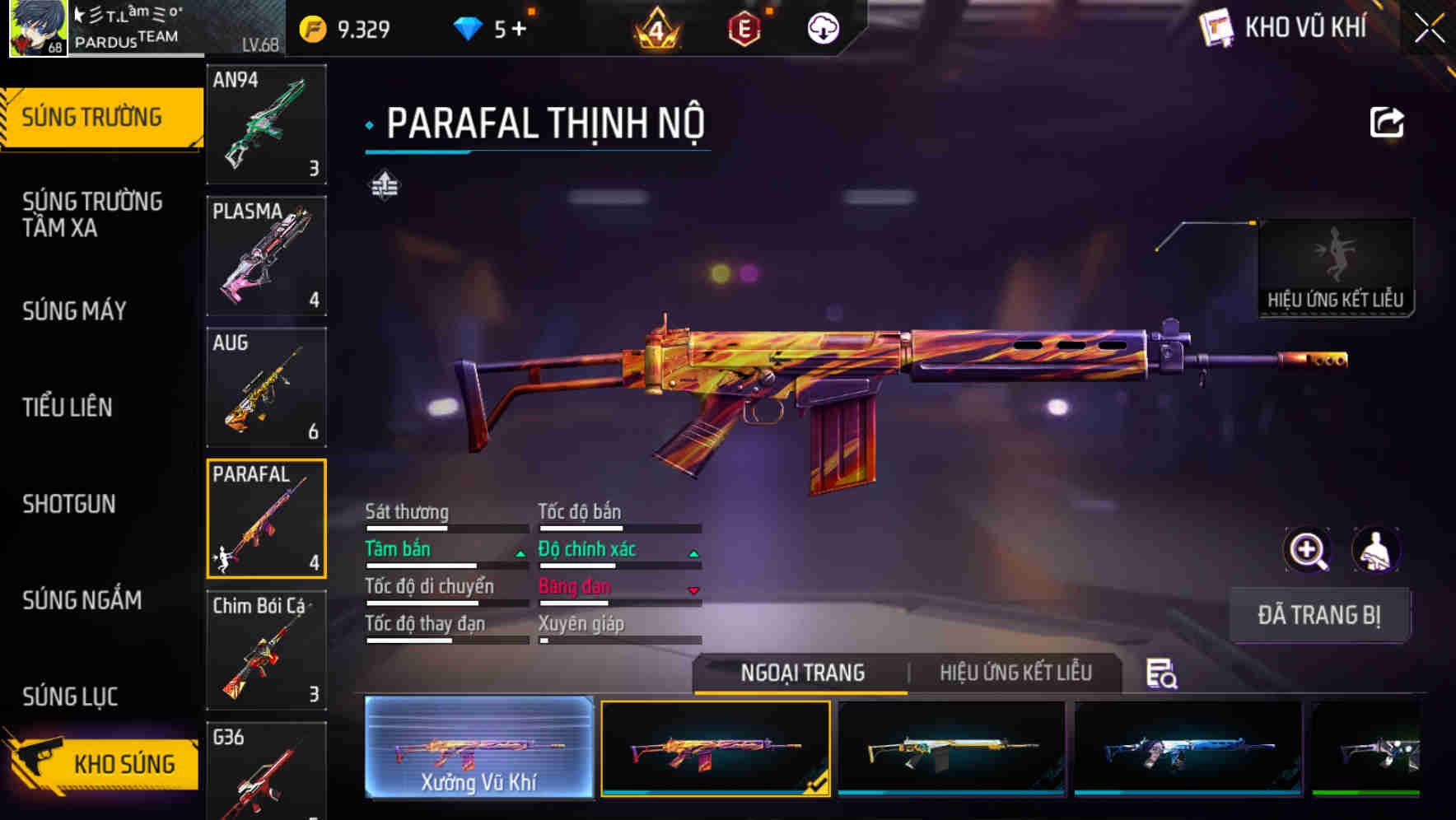Select the AN94 weapon thumbnail
The height and width of the screenshot is (820, 1456).
coord(266,123)
